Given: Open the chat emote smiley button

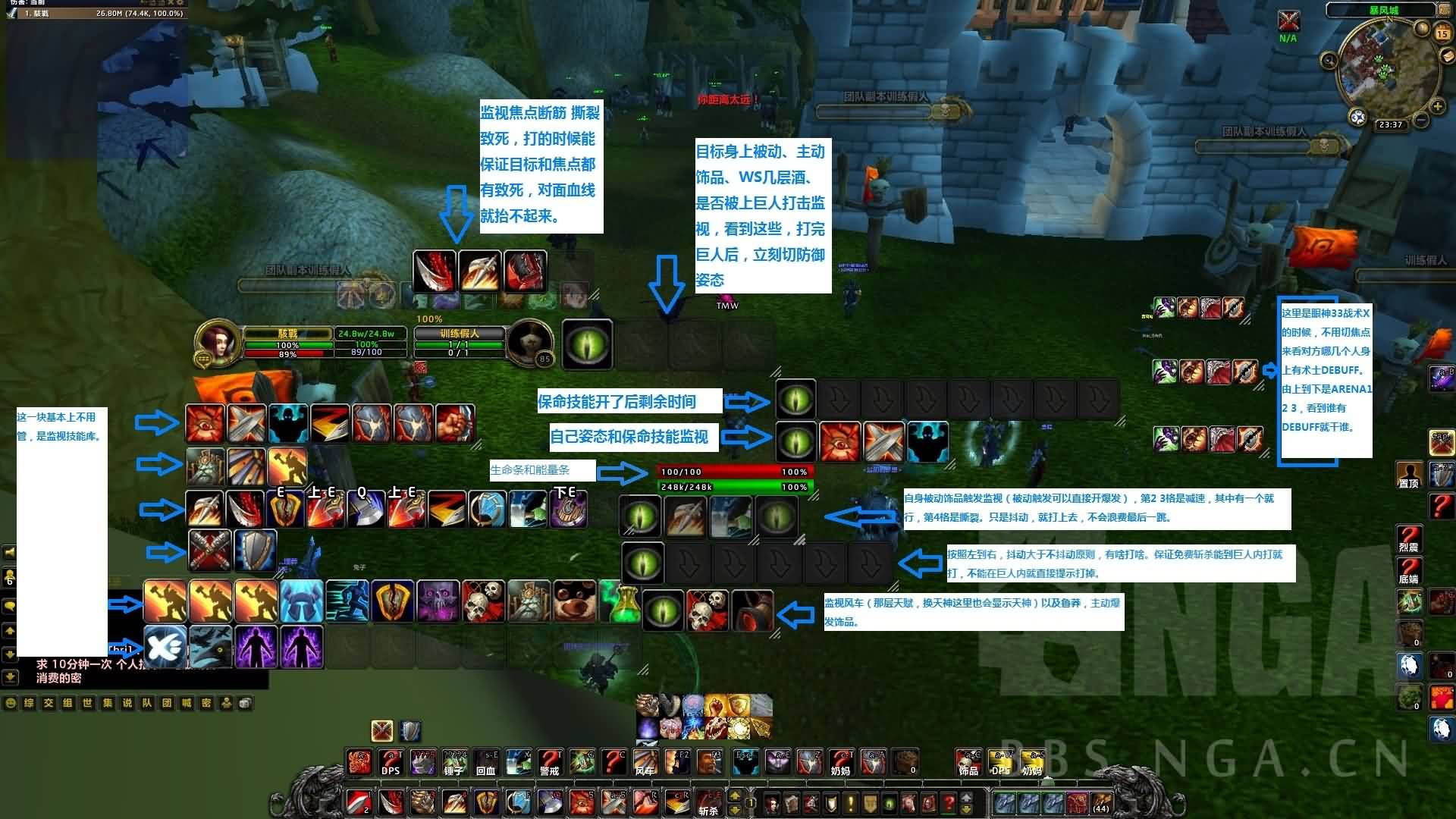Looking at the screenshot, I should coord(11,703).
